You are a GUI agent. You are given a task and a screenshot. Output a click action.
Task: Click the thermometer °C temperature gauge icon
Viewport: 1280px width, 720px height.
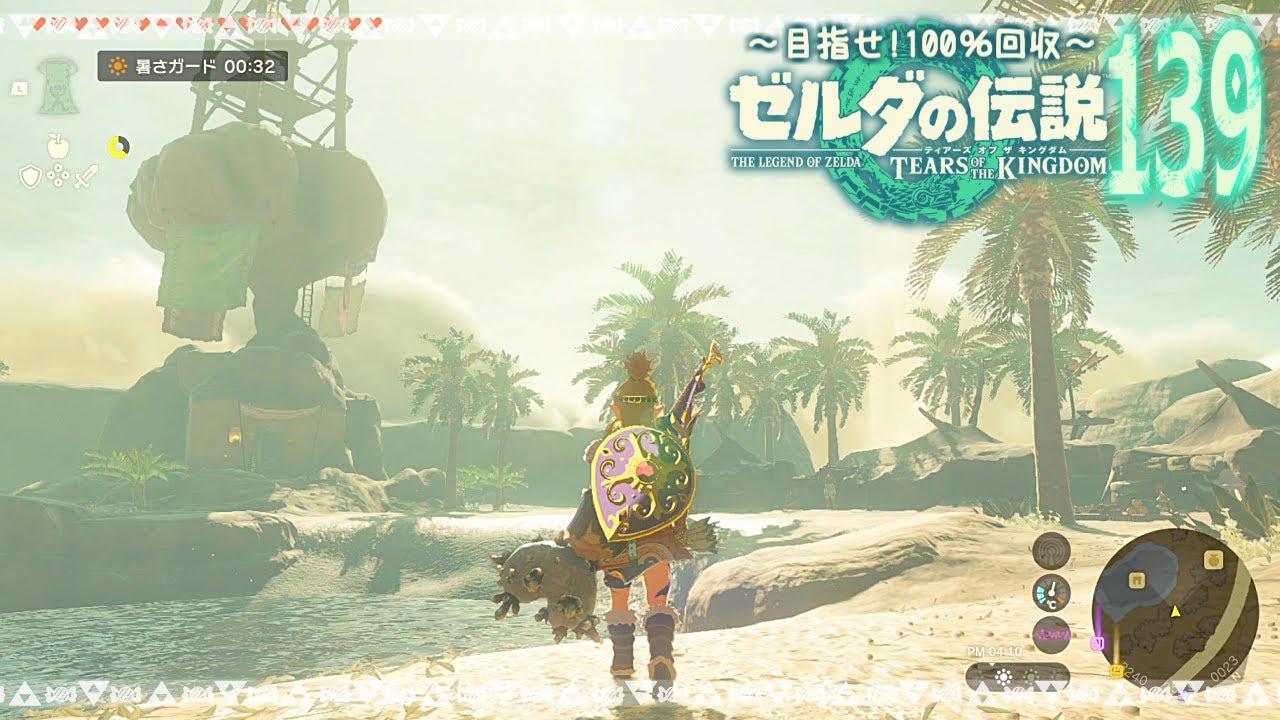click(x=1051, y=594)
